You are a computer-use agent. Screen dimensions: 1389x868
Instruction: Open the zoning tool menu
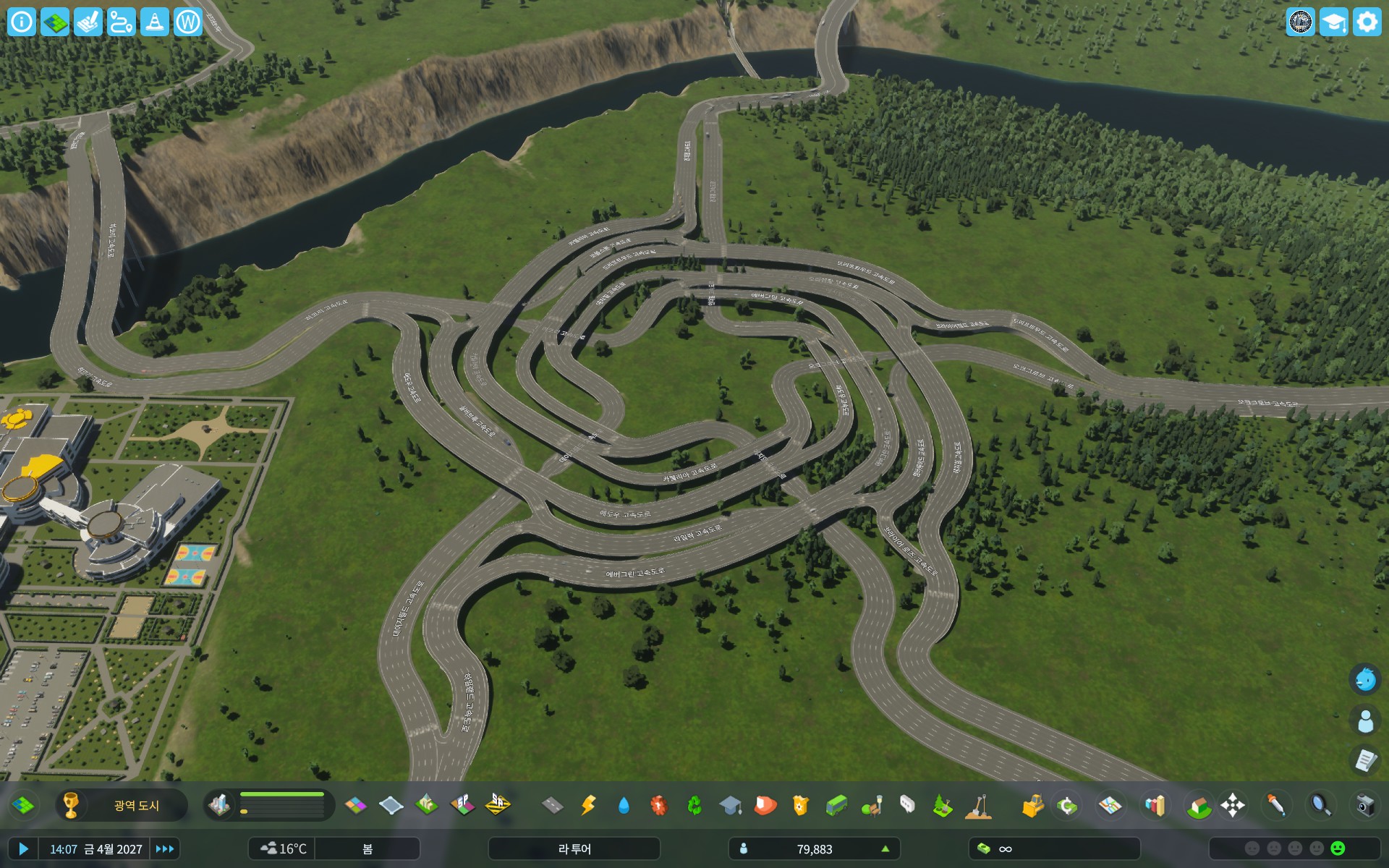(x=355, y=805)
